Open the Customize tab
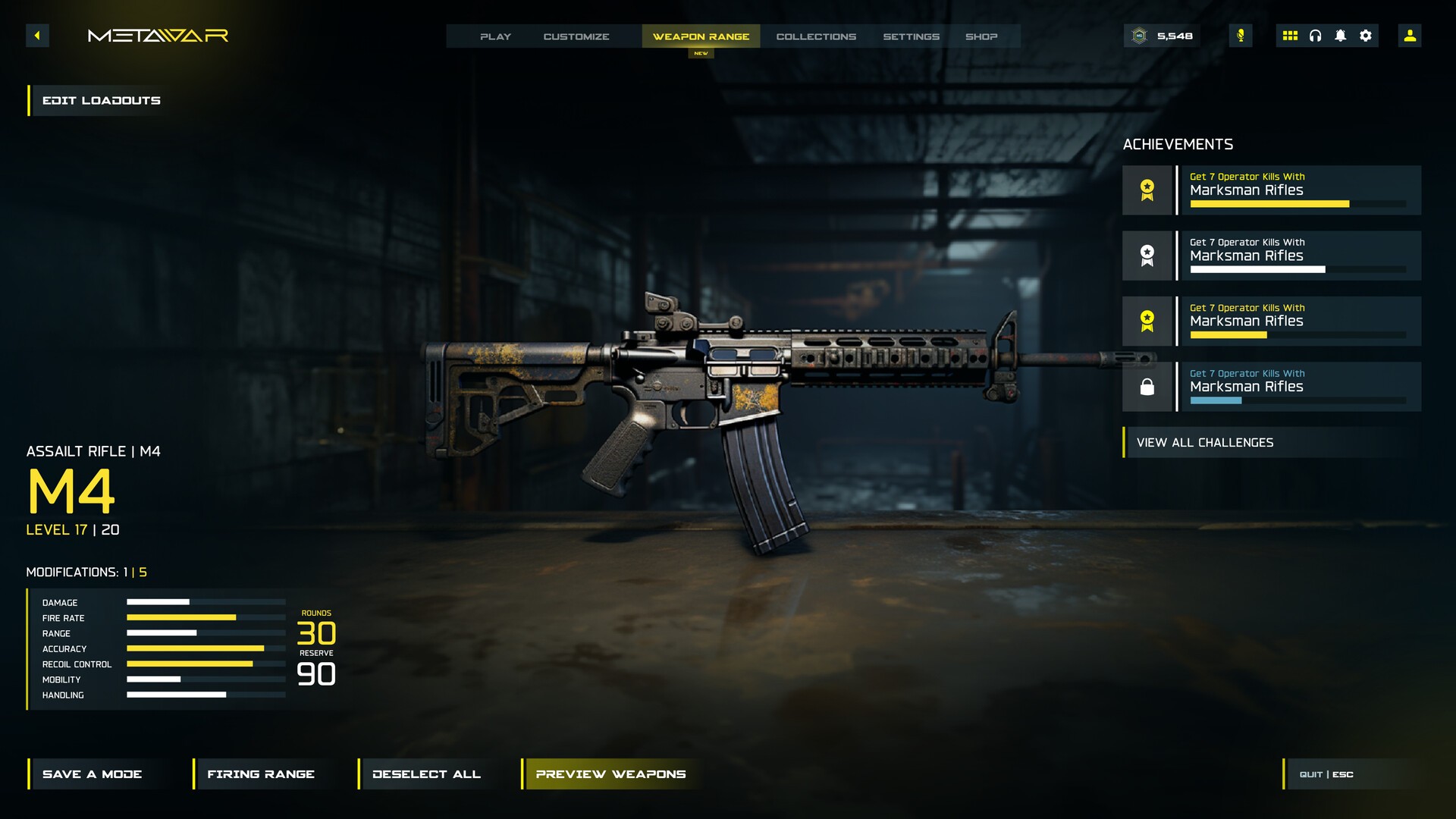 click(x=576, y=36)
